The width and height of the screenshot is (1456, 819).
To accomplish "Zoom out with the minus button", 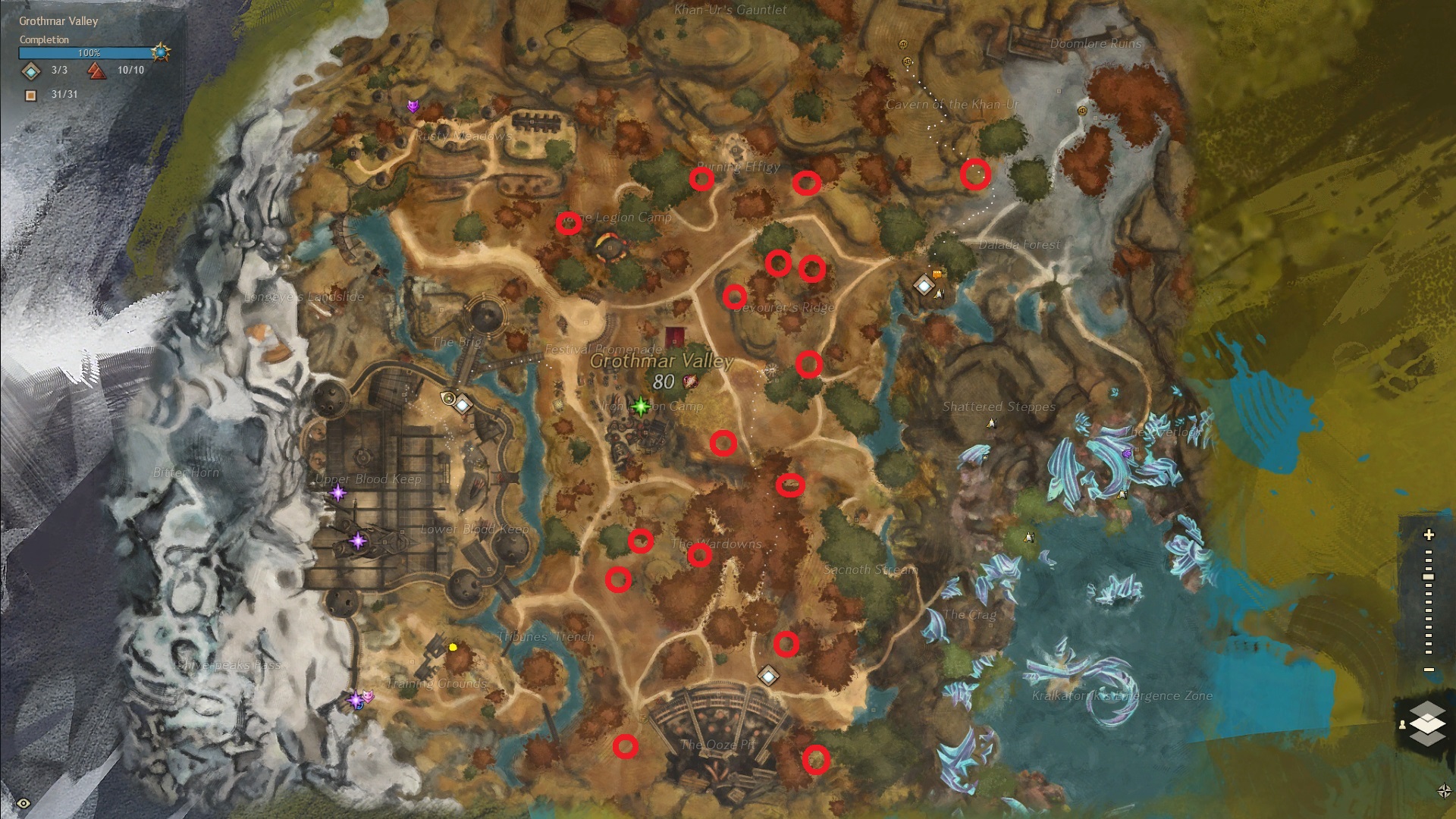I will (1429, 670).
